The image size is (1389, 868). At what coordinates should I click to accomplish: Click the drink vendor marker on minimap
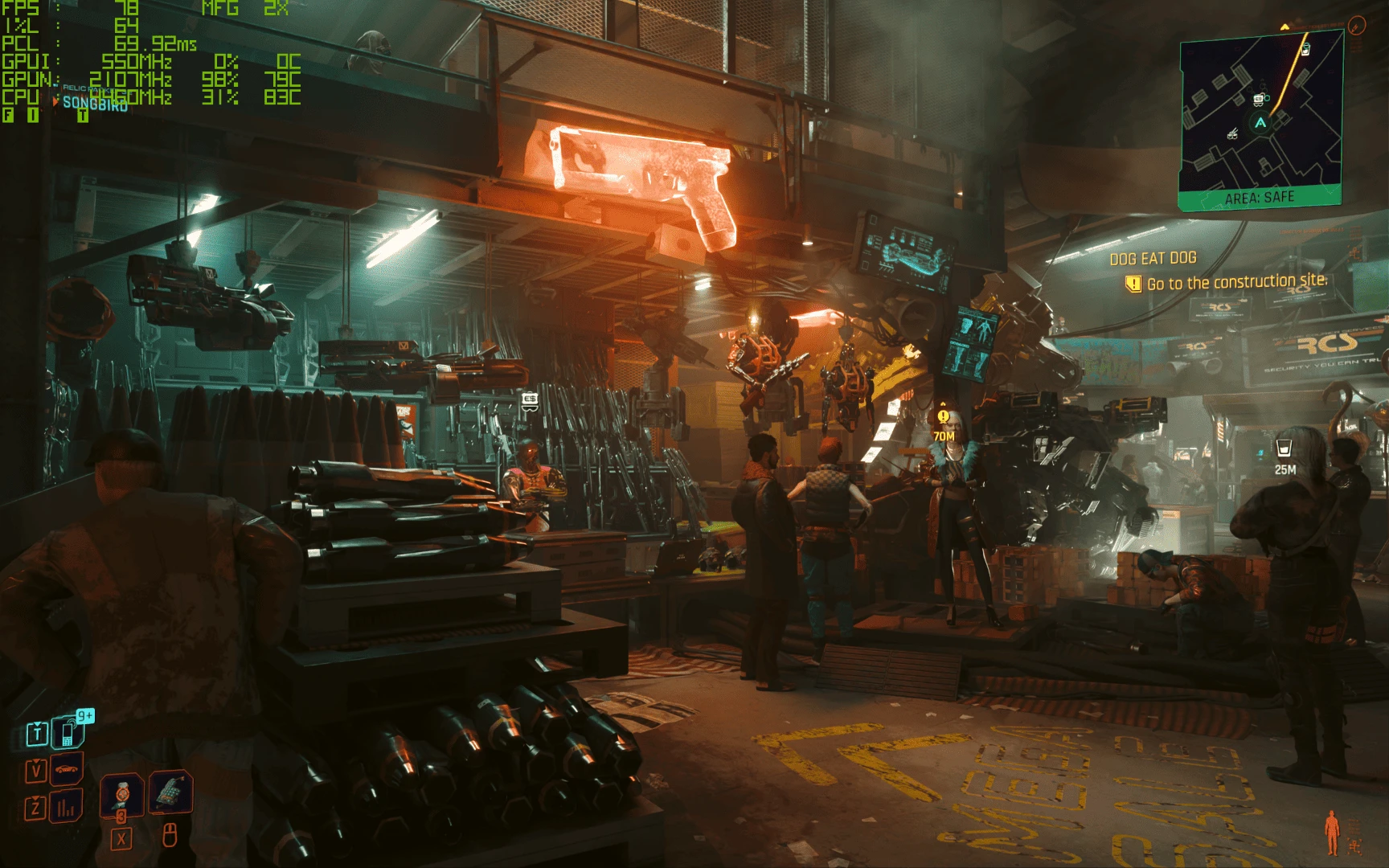[1305, 50]
